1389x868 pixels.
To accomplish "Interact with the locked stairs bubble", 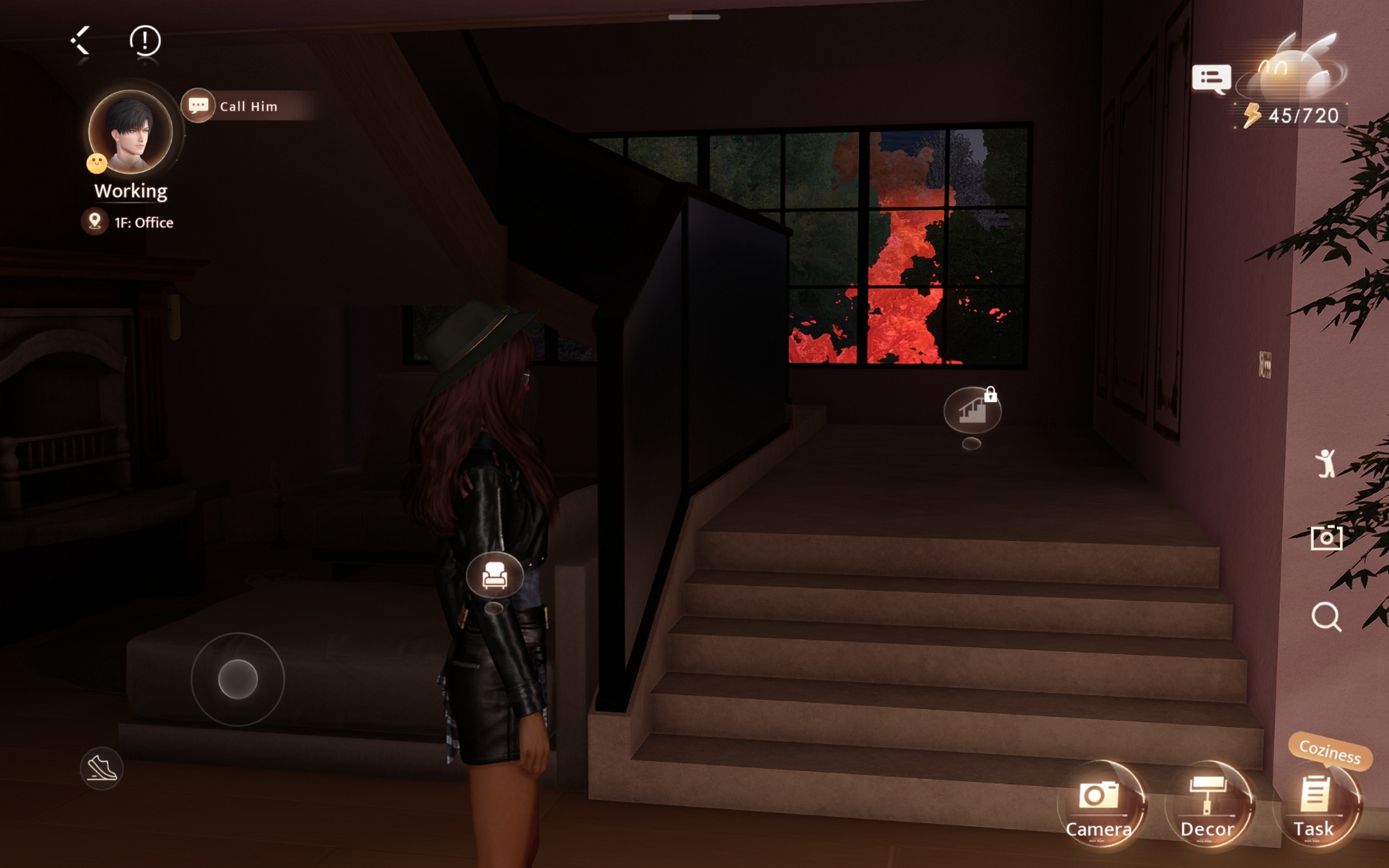I will click(x=972, y=410).
